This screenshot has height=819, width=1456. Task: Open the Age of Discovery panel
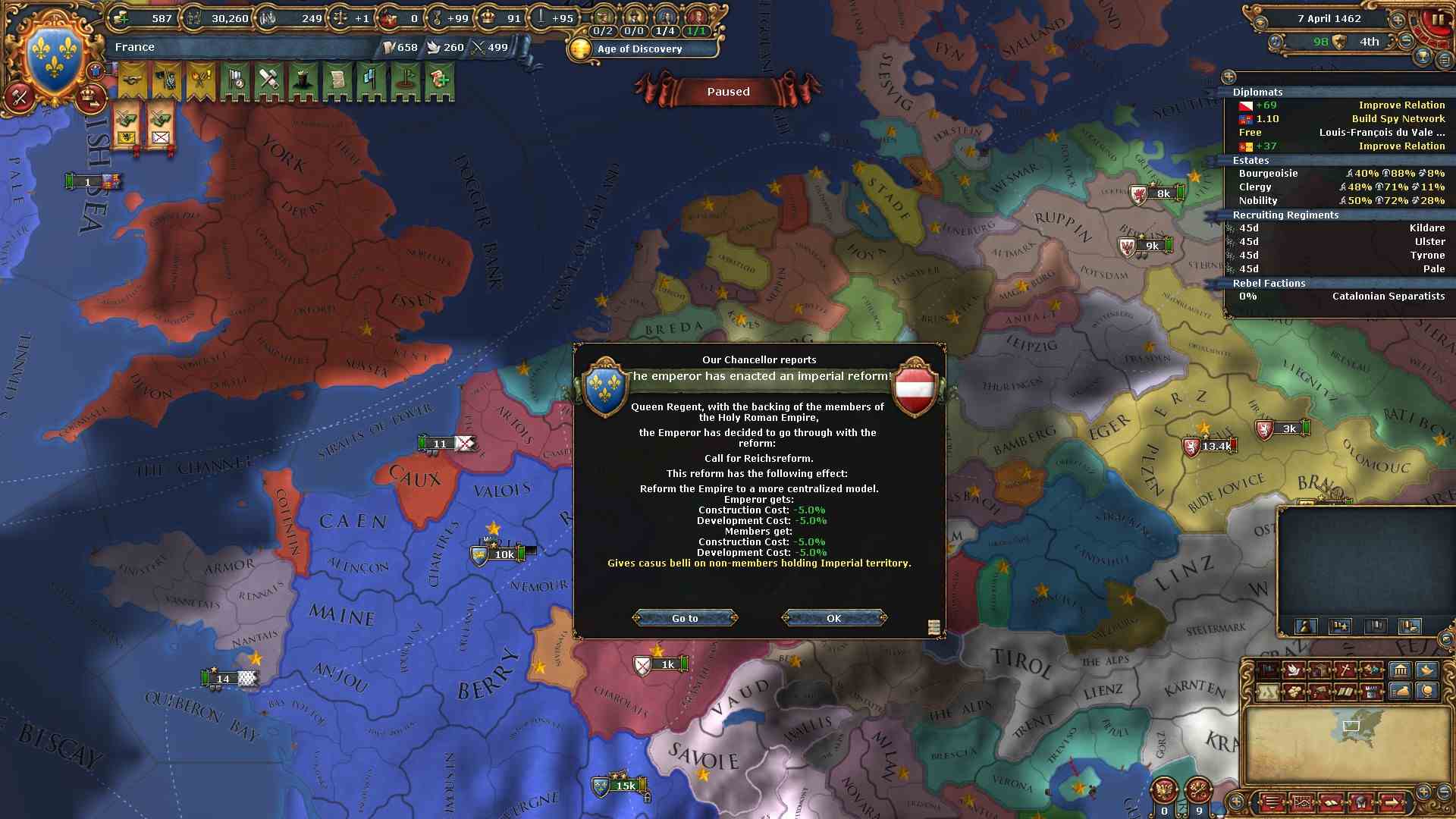(639, 49)
